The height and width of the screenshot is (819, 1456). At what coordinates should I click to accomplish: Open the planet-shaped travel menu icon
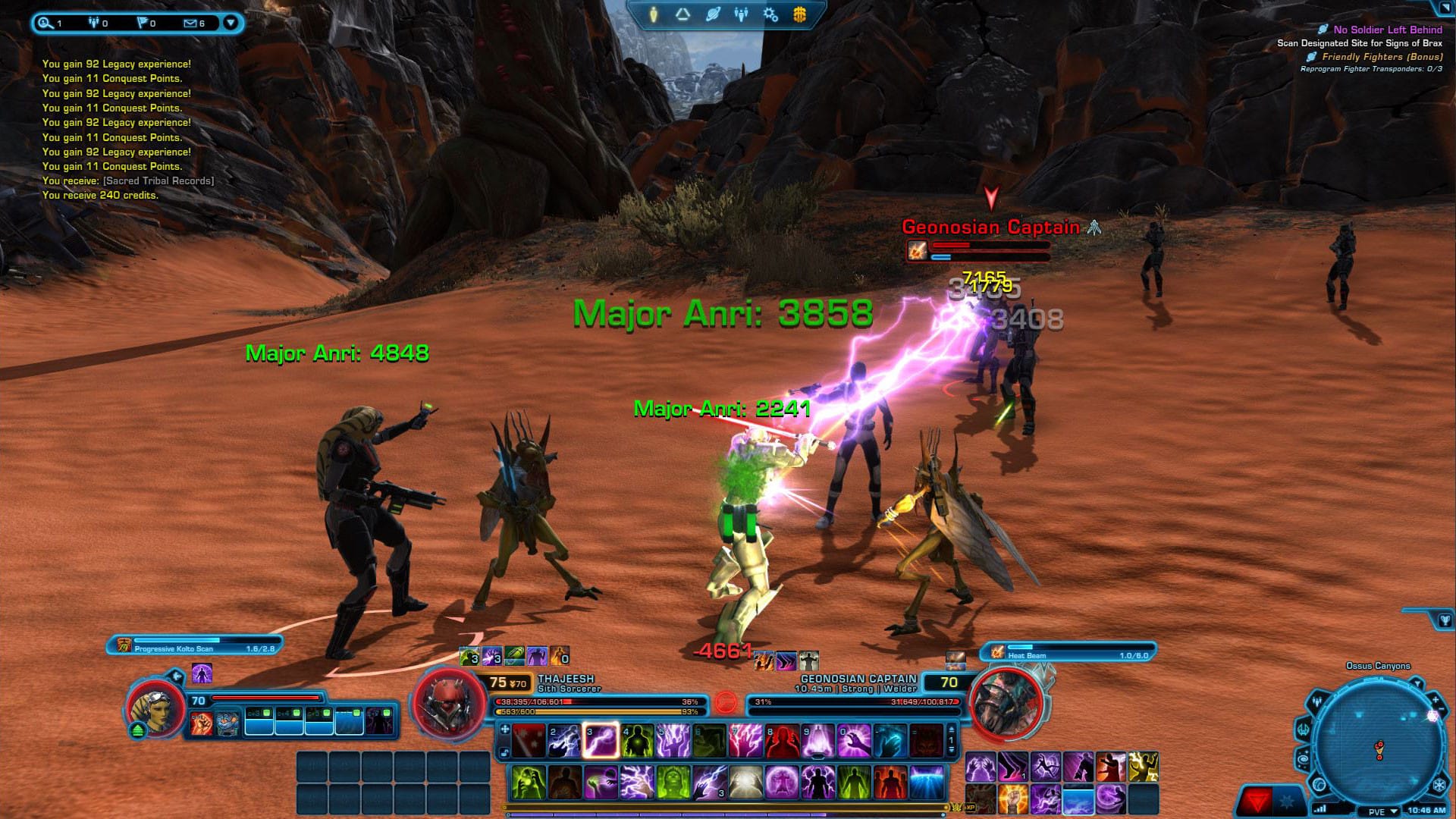(x=712, y=14)
